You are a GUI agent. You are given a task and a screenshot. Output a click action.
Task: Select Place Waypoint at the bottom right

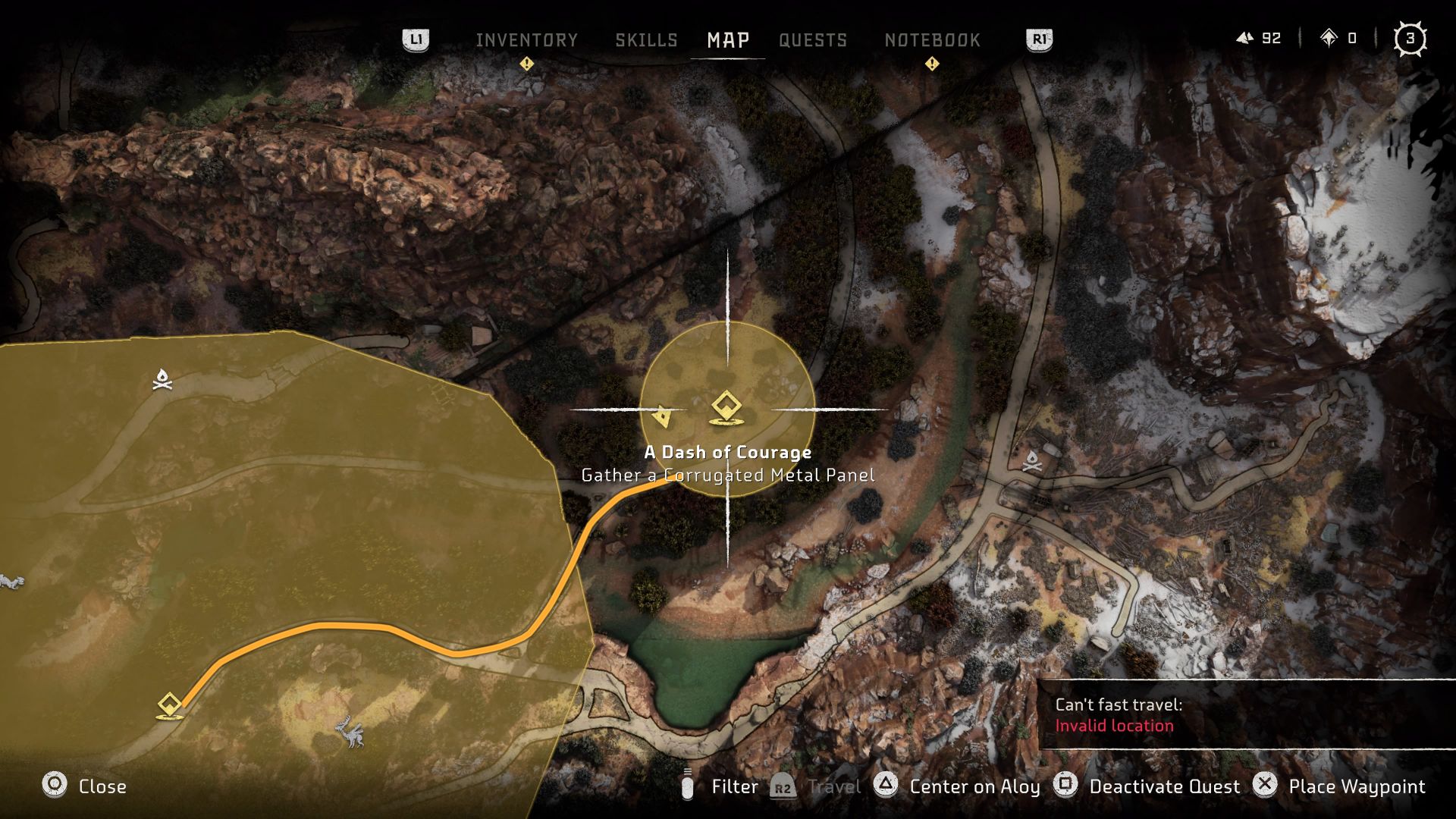point(1357,786)
